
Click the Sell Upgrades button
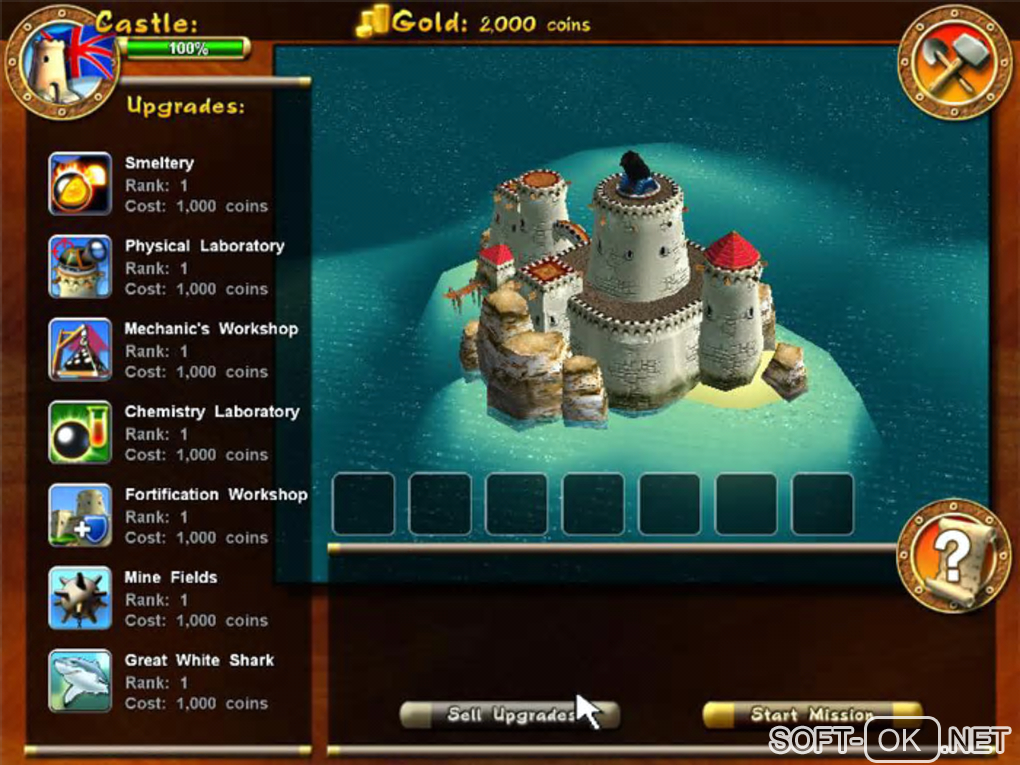tap(509, 715)
